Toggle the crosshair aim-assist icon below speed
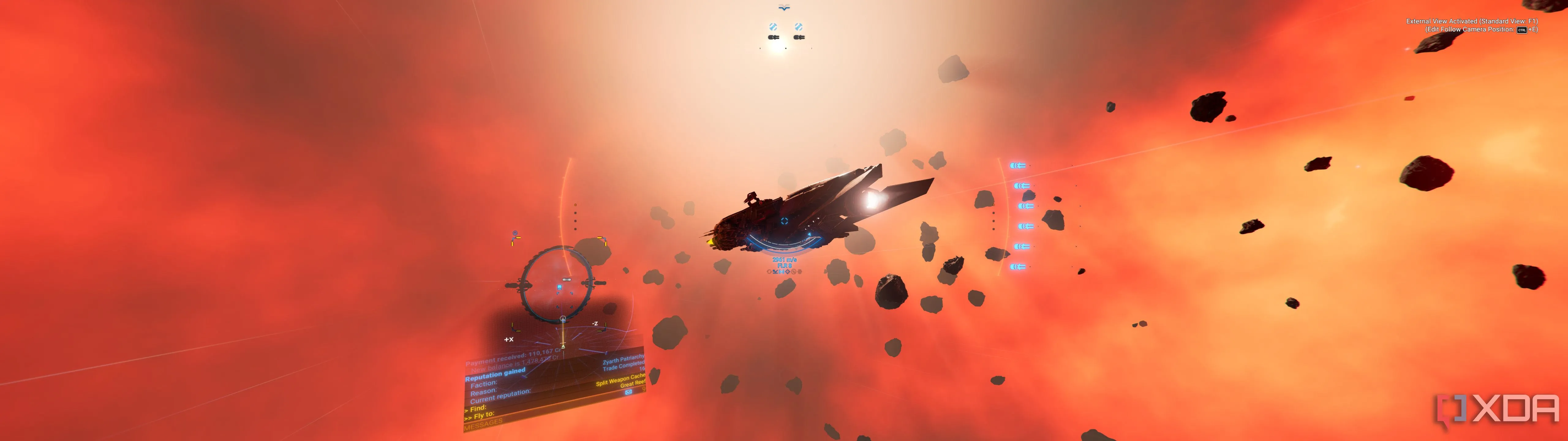 788,272
